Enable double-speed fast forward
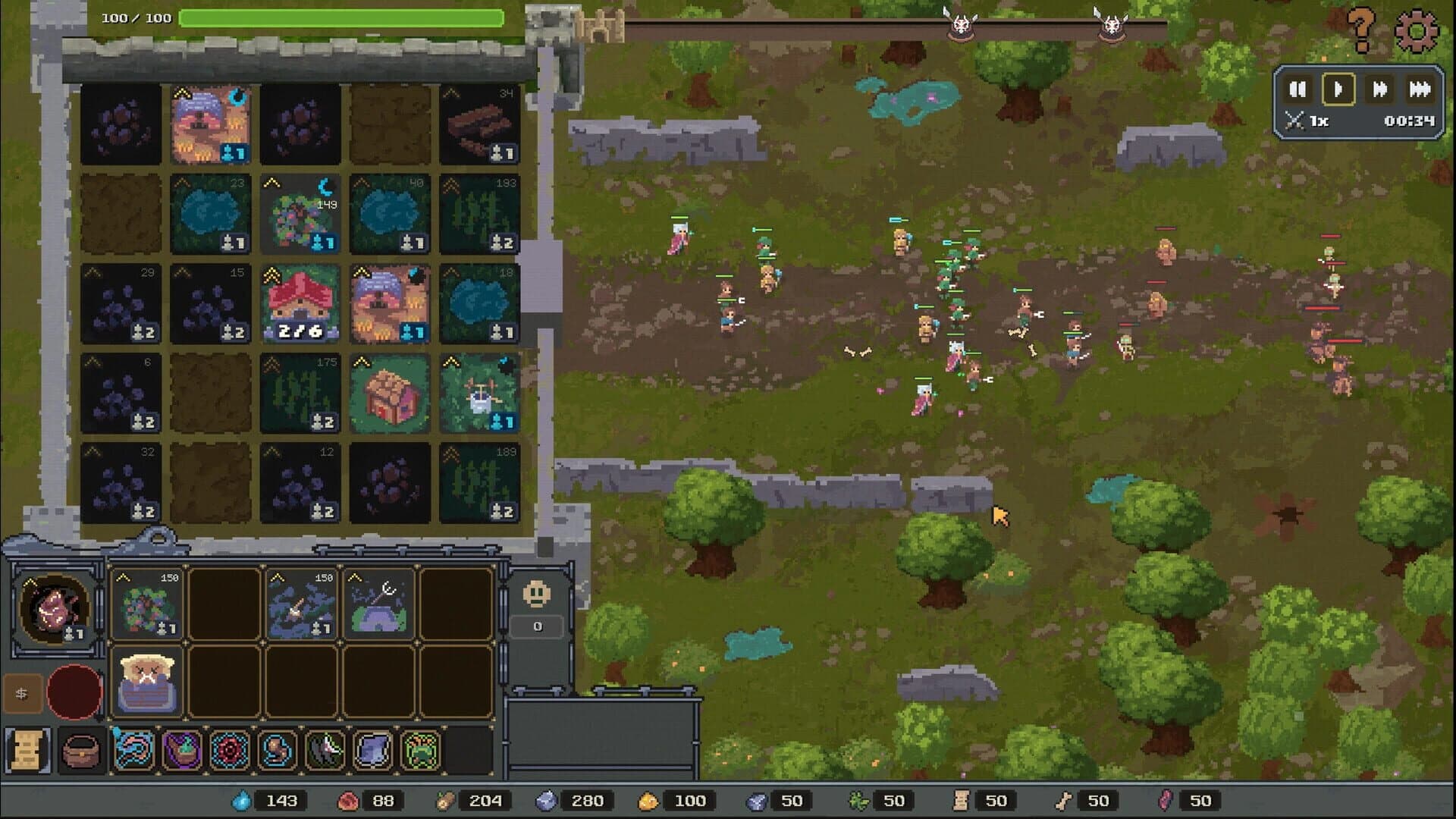Screen dimensions: 1456x819 click(1379, 89)
